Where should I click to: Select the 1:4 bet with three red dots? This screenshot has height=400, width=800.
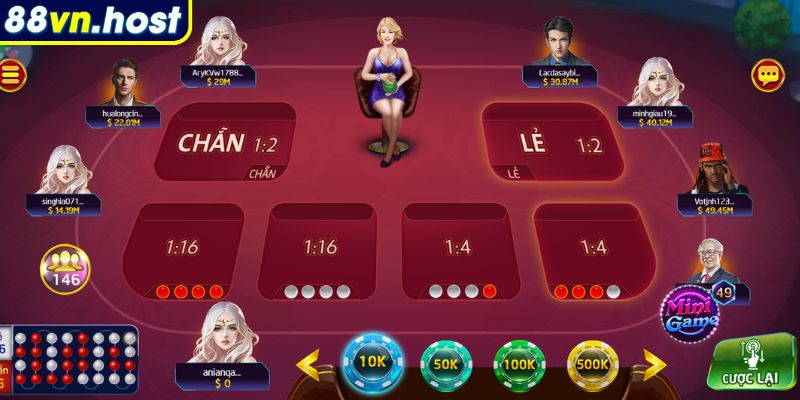(x=592, y=250)
